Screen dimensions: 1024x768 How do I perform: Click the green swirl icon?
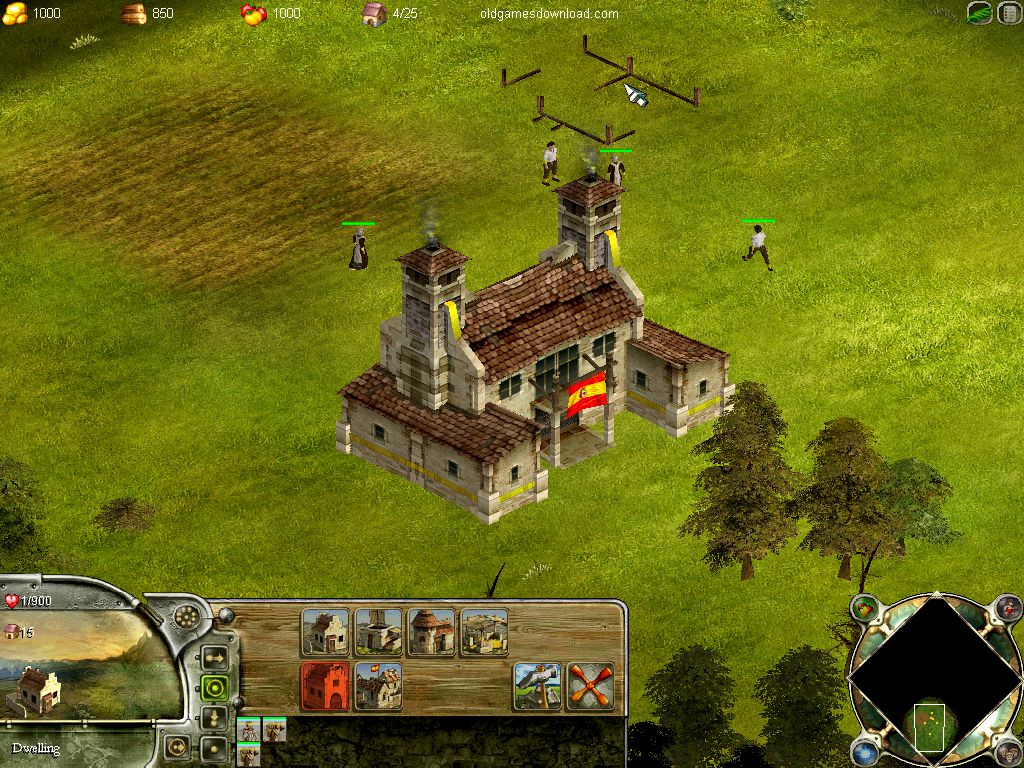(x=980, y=14)
